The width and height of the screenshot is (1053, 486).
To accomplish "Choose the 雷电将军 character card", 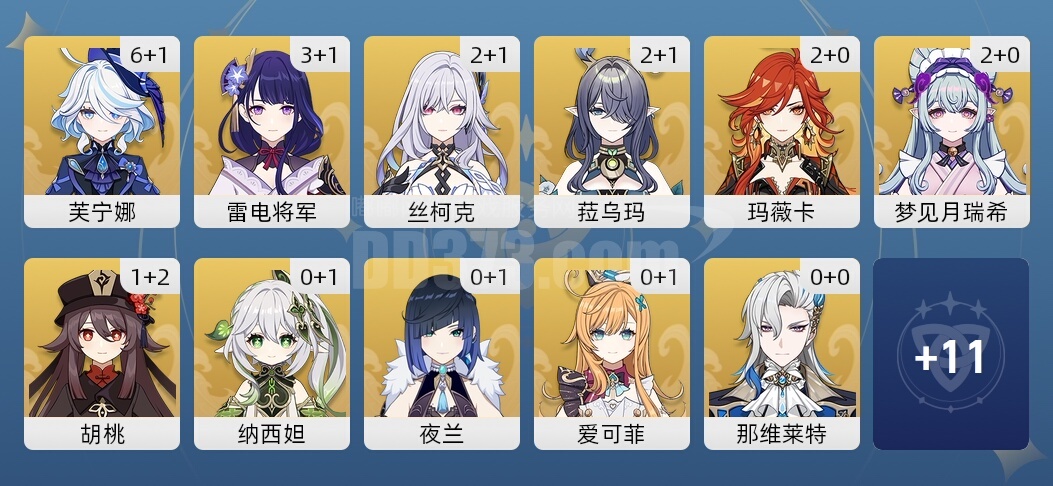I will tap(272, 132).
